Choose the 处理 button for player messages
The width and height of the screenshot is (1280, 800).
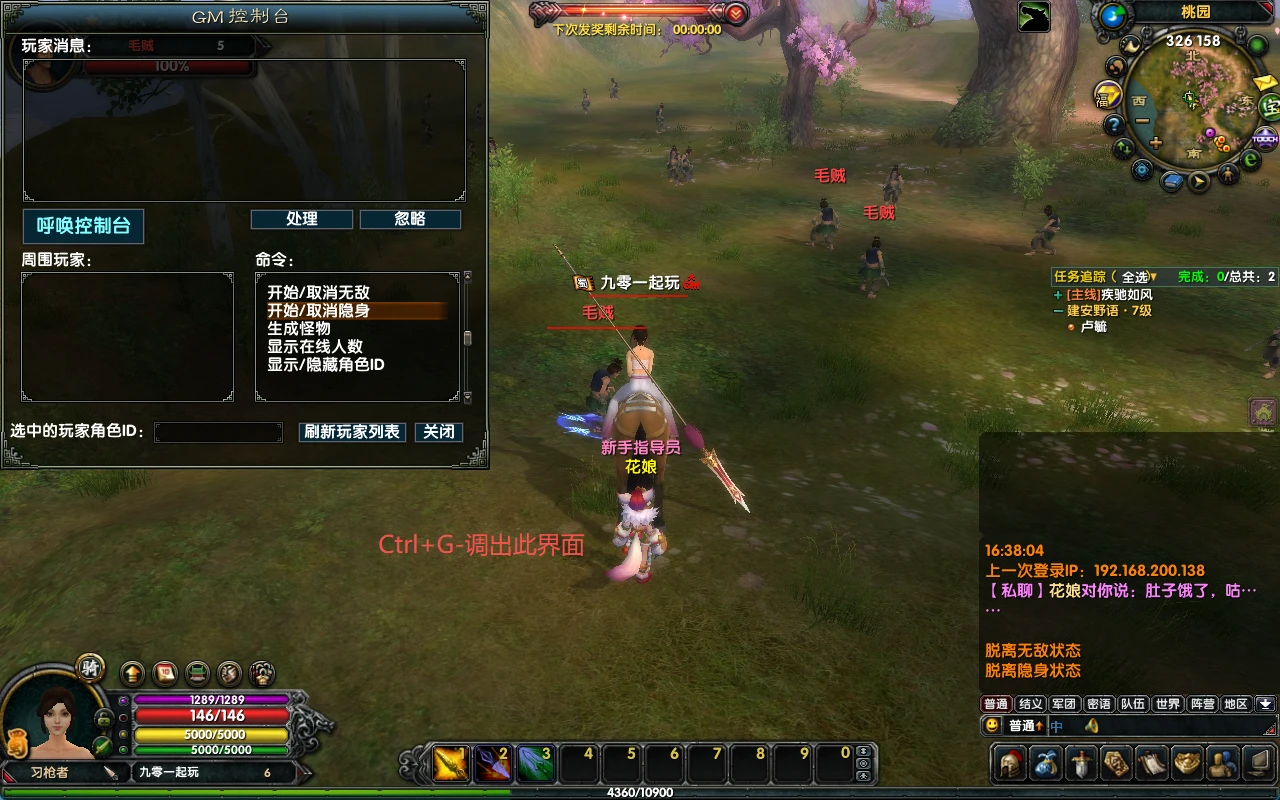click(301, 219)
